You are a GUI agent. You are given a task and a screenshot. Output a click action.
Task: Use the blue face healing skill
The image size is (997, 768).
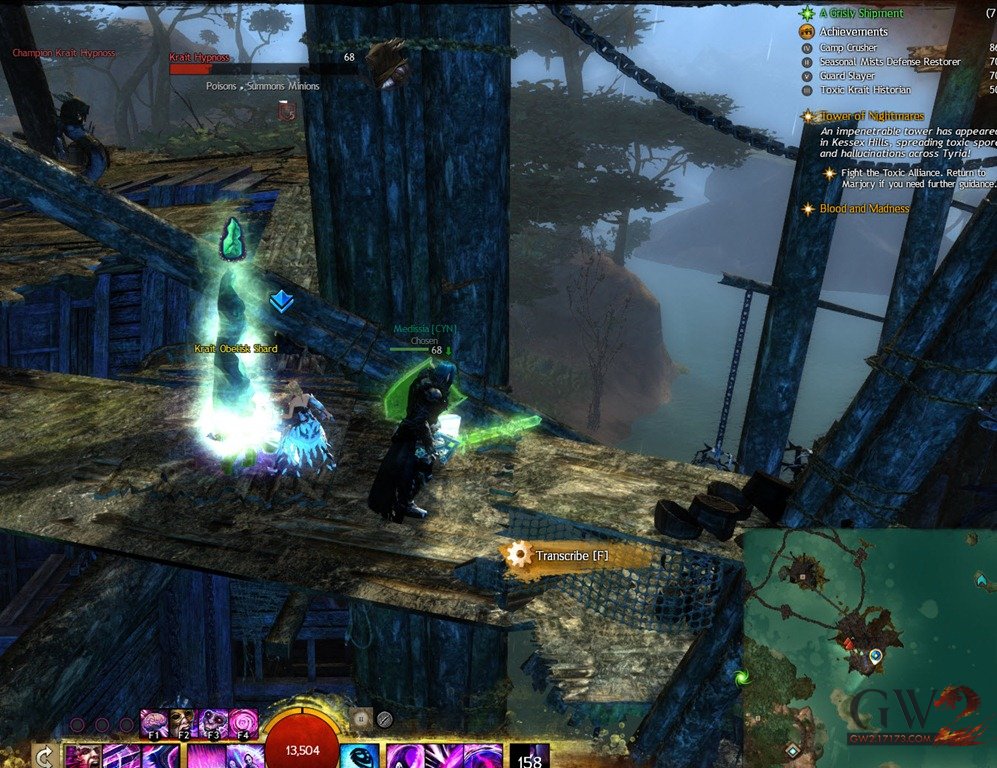(x=356, y=755)
